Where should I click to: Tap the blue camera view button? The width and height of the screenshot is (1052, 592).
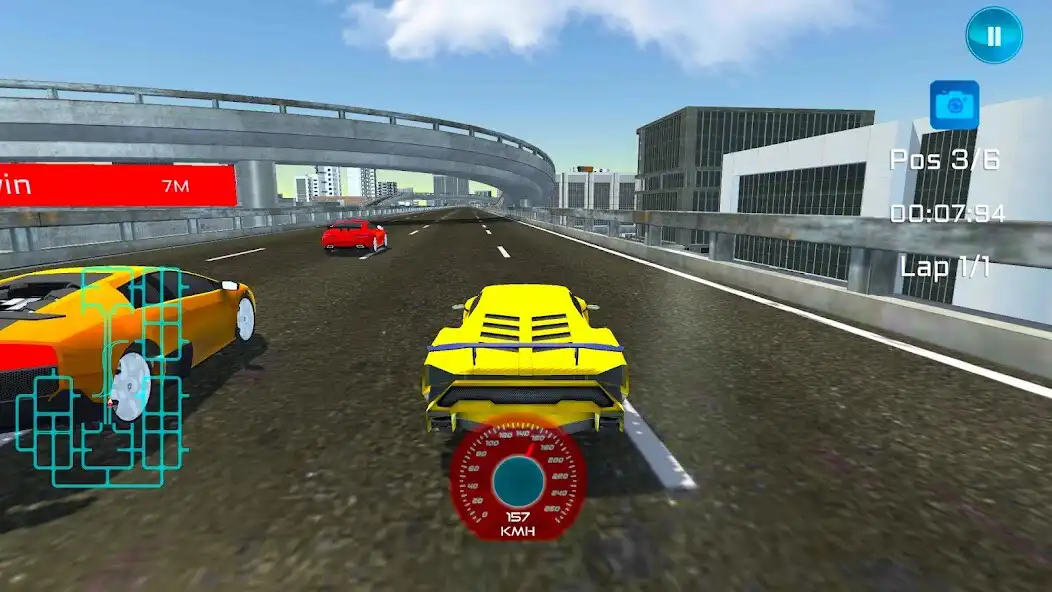point(954,105)
